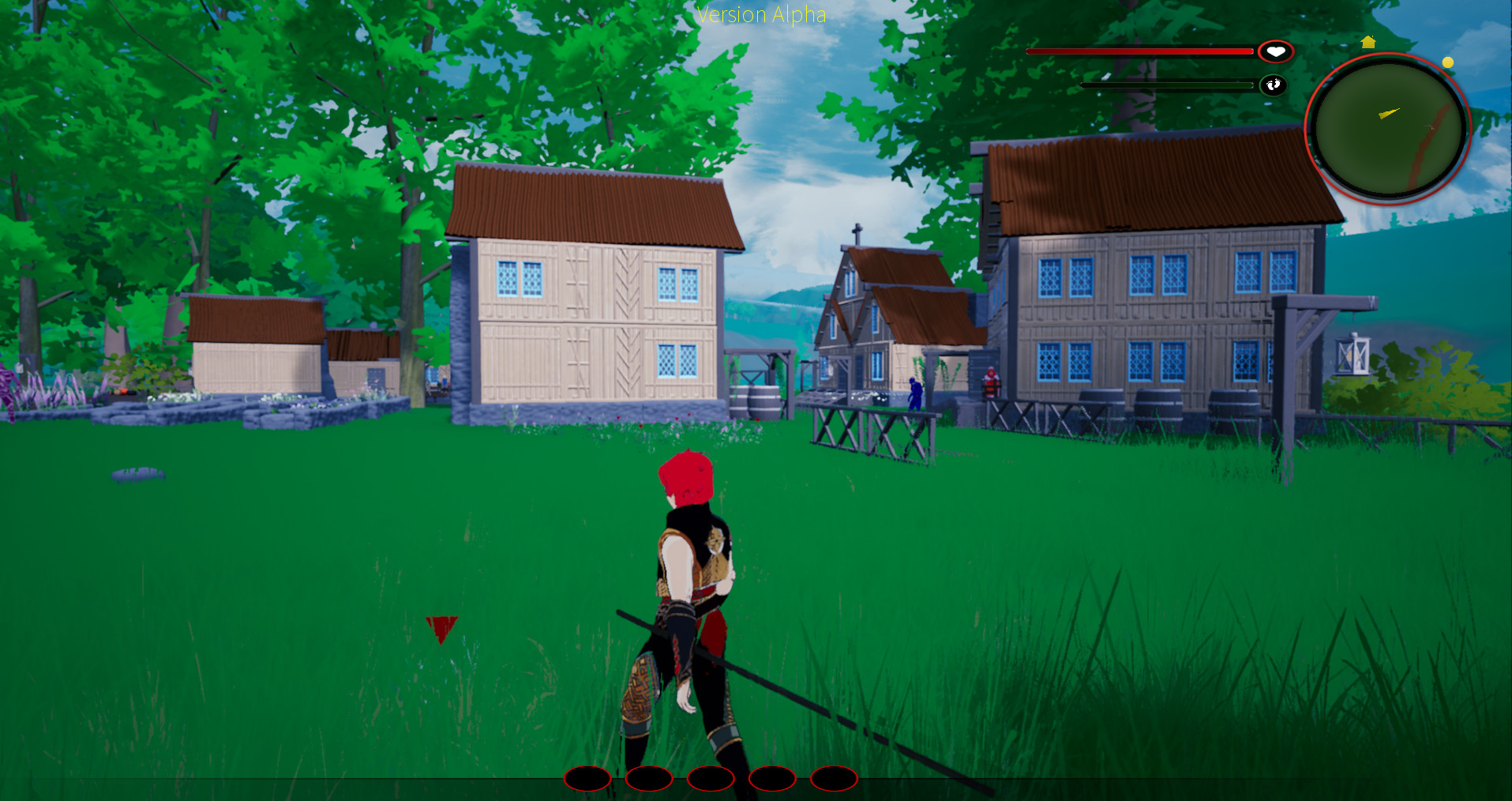Viewport: 1512px width, 801px height.
Task: Click the heart icon beside the health bar
Action: [x=1275, y=52]
